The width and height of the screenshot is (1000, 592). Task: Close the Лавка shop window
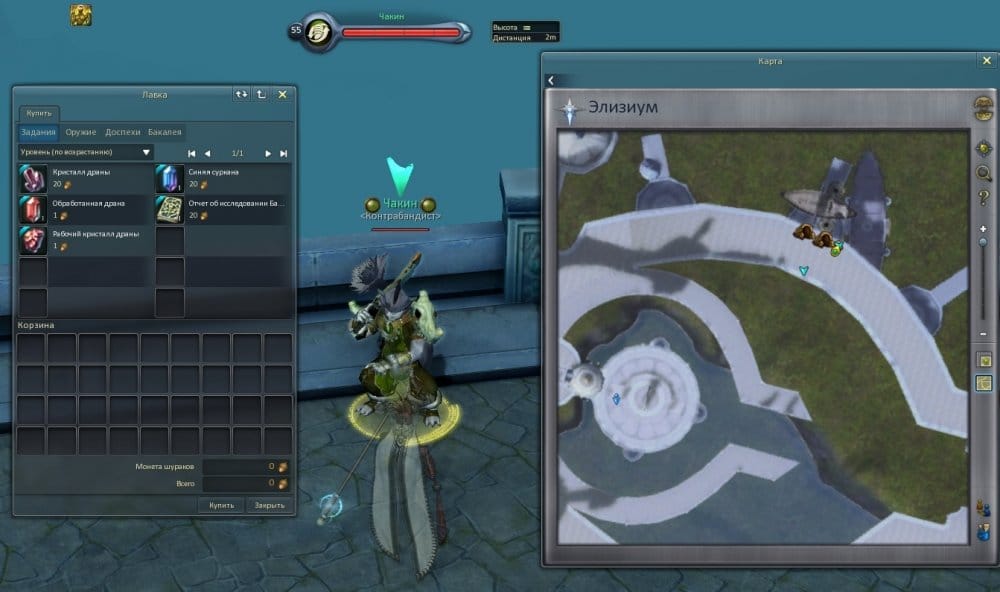pos(282,94)
